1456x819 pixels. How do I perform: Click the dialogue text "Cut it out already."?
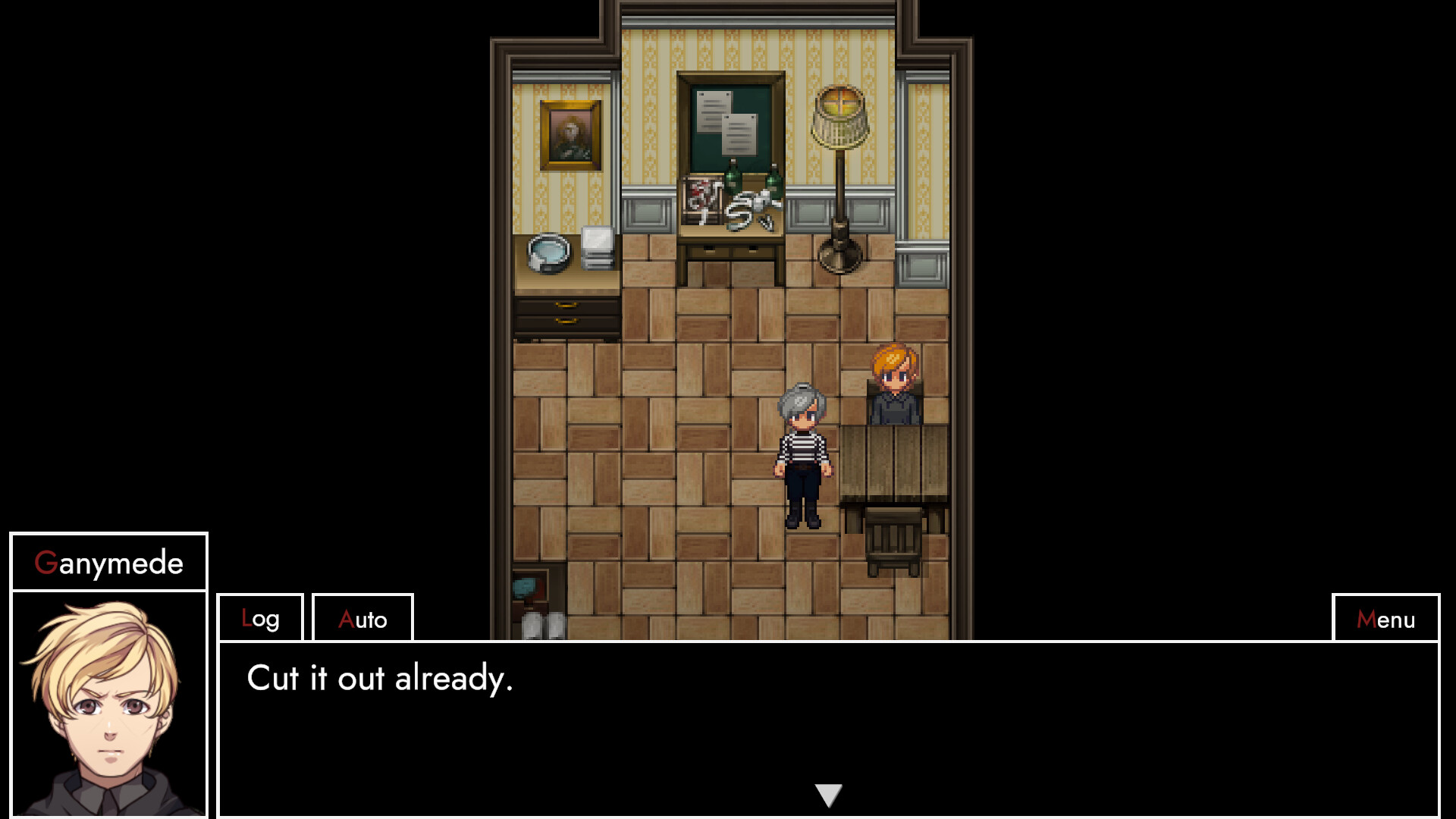[x=379, y=680]
